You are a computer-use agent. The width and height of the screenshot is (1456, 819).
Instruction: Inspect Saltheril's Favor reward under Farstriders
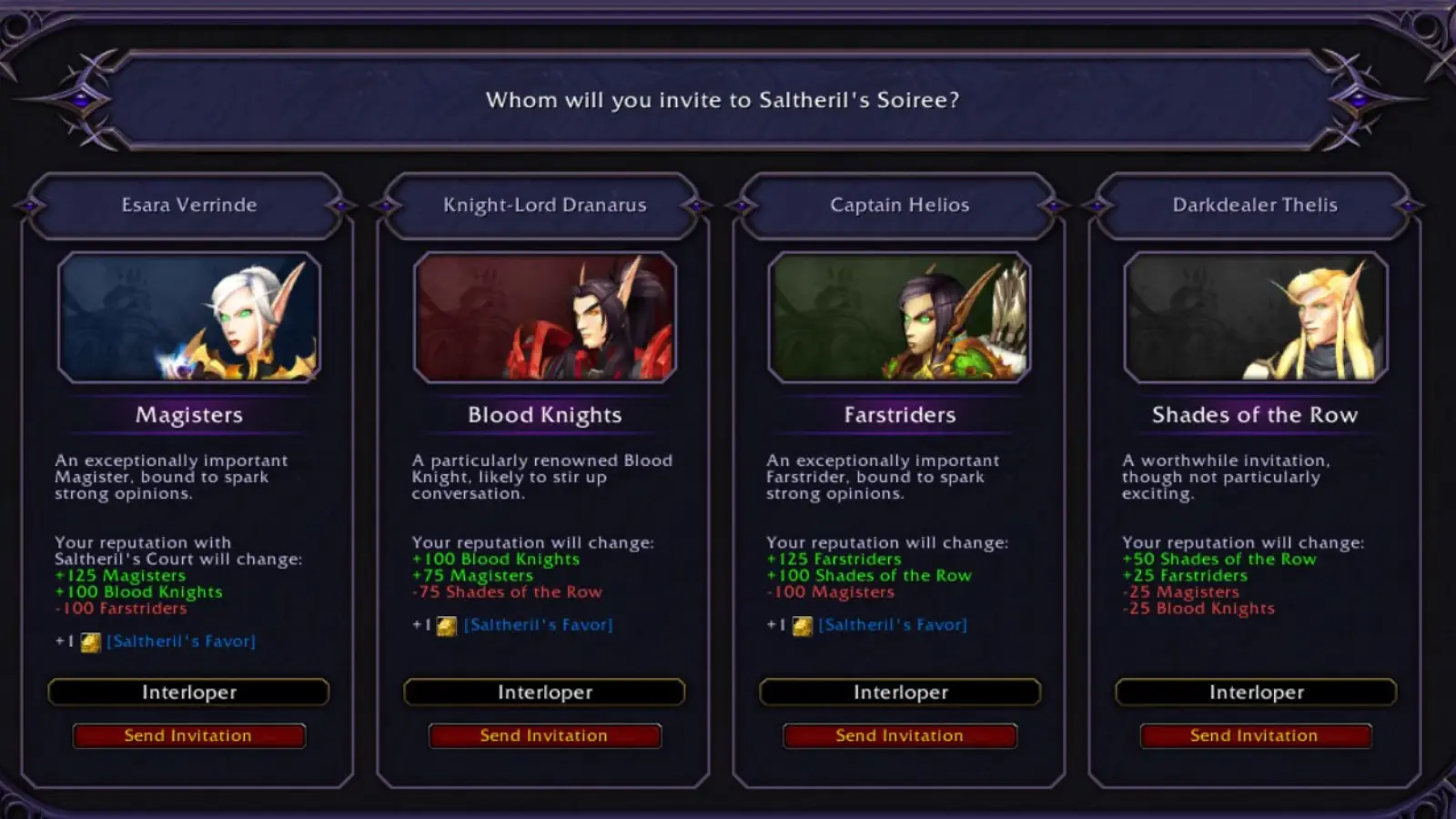pos(893,625)
